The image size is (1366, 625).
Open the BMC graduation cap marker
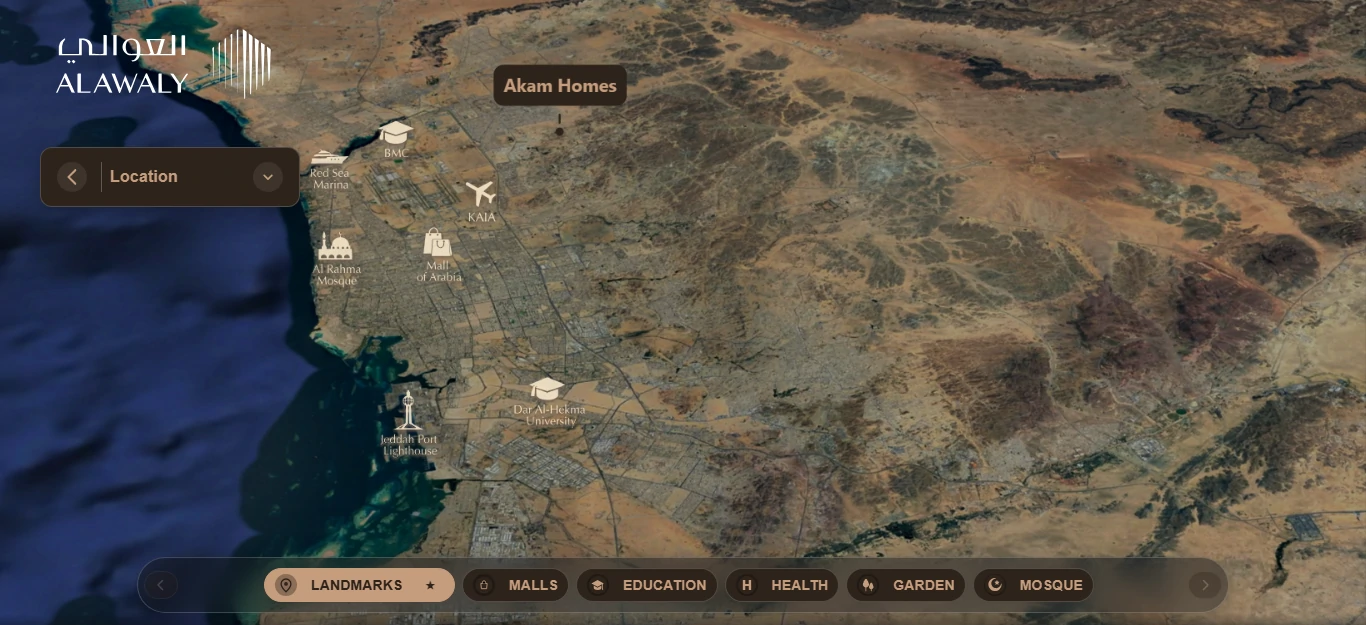pyautogui.click(x=396, y=133)
